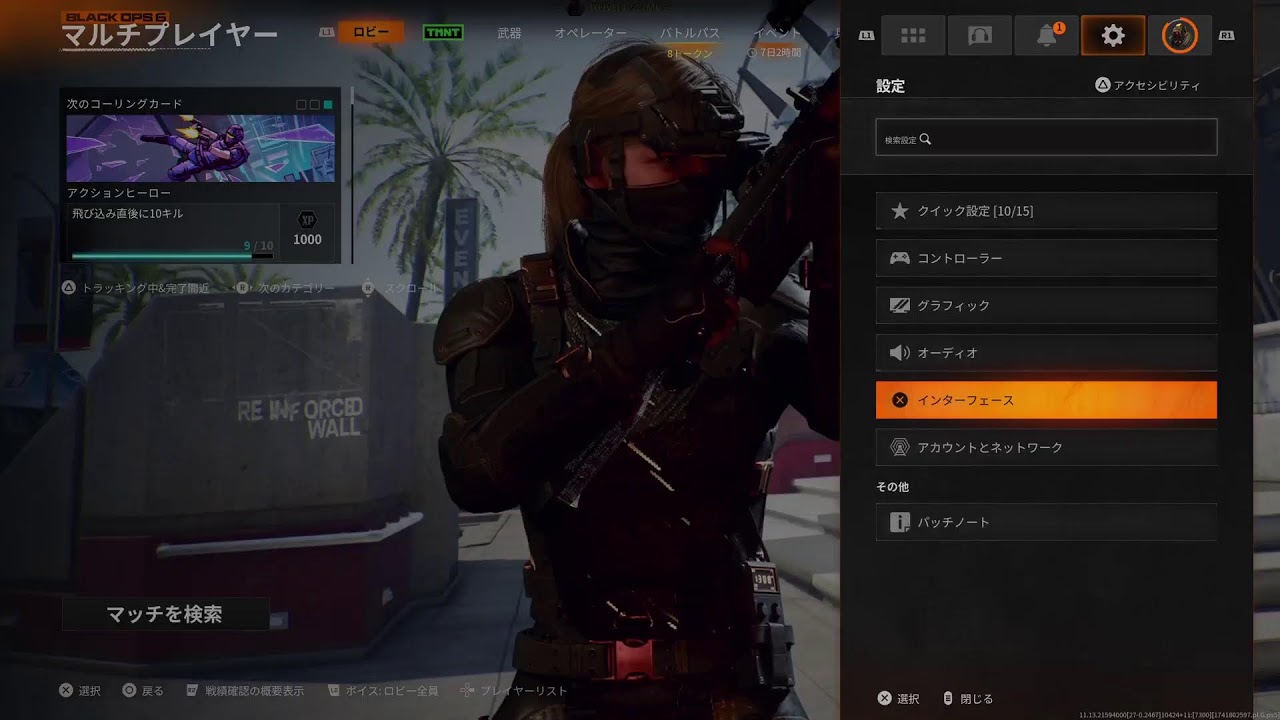Screen dimensions: 1280x720
Task: Open the grid menu icon tab
Action: click(x=913, y=36)
